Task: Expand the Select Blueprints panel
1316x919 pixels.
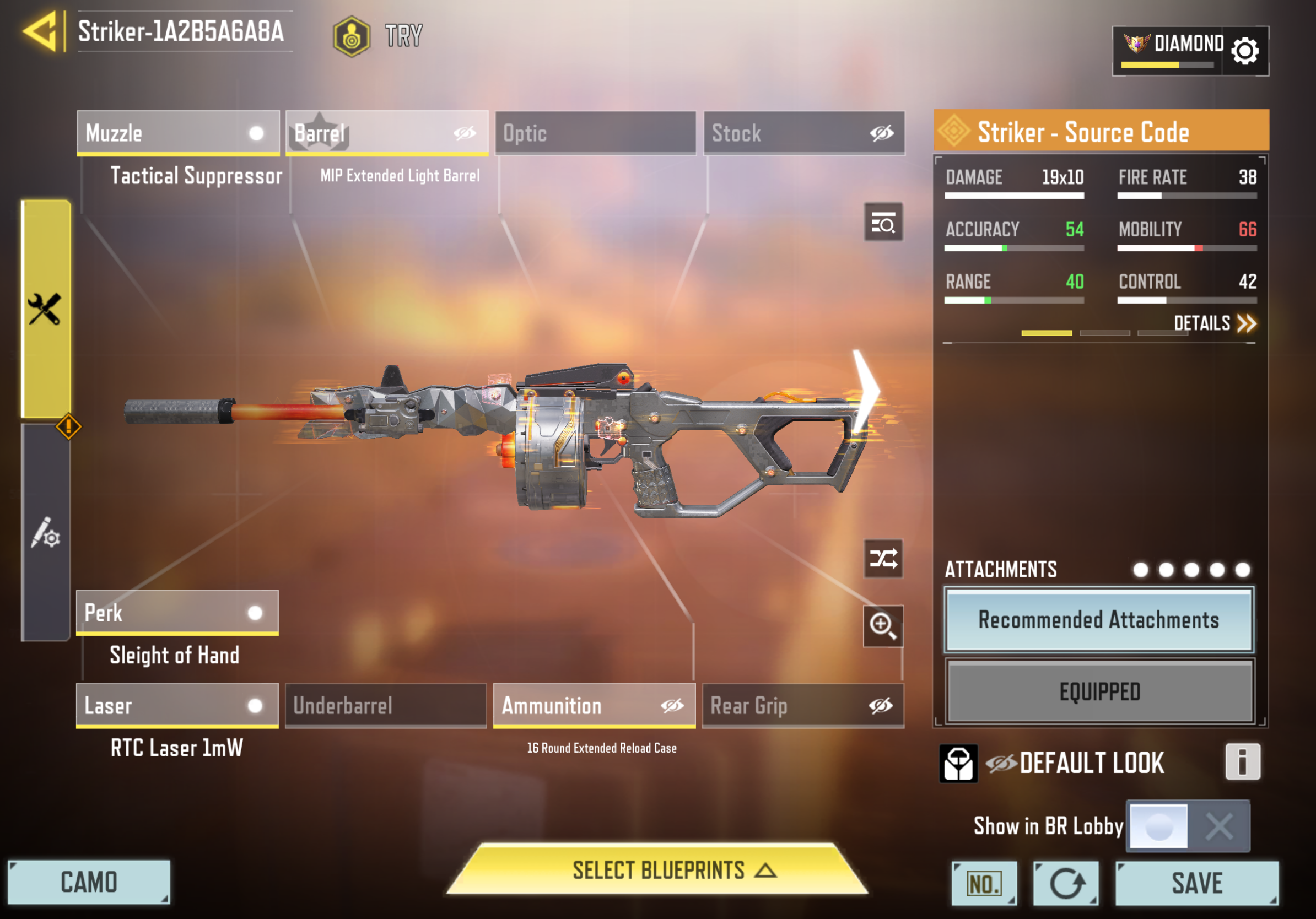Action: [x=657, y=871]
